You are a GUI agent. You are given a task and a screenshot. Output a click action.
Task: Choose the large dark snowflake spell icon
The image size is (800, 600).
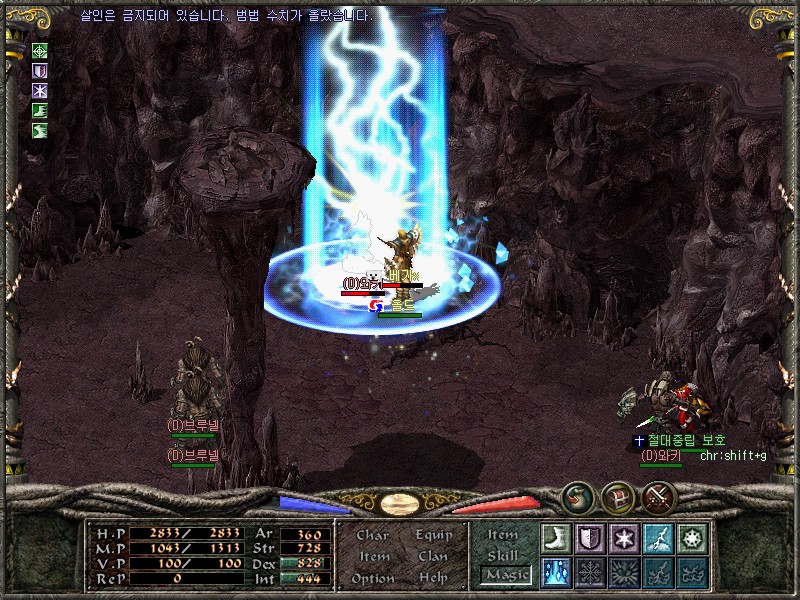(590, 572)
